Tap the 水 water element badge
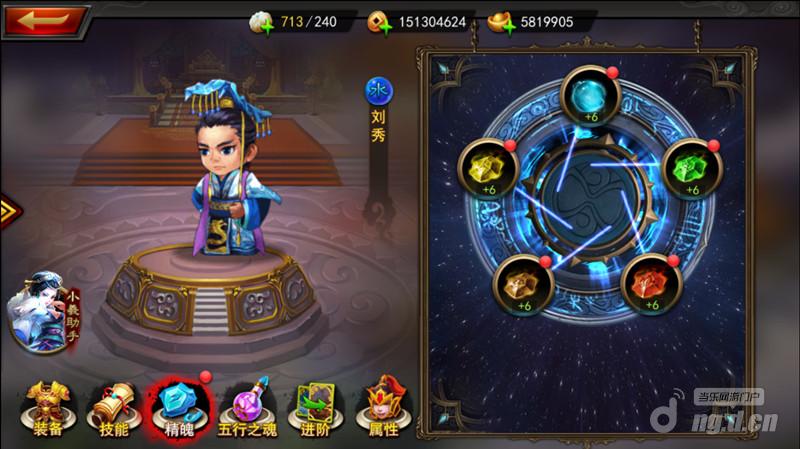The height and width of the screenshot is (449, 800). pyautogui.click(x=378, y=92)
